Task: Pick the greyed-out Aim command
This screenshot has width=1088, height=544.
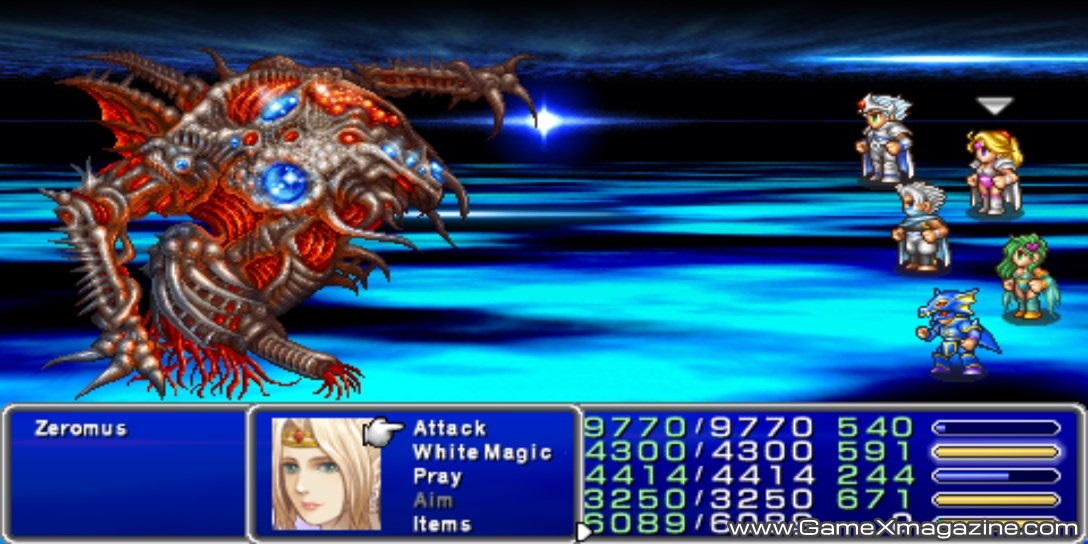Action: tap(433, 500)
